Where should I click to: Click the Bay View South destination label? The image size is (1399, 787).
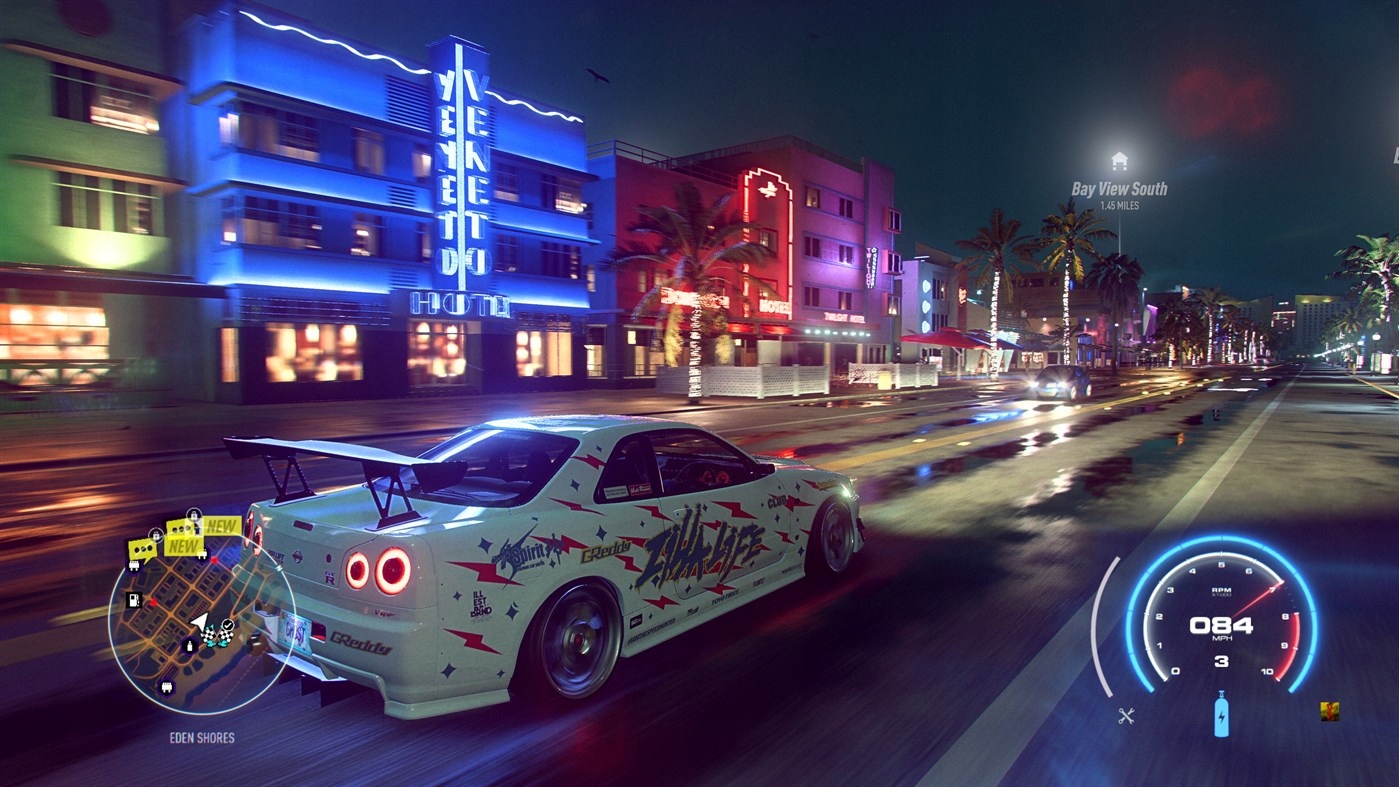click(1119, 187)
